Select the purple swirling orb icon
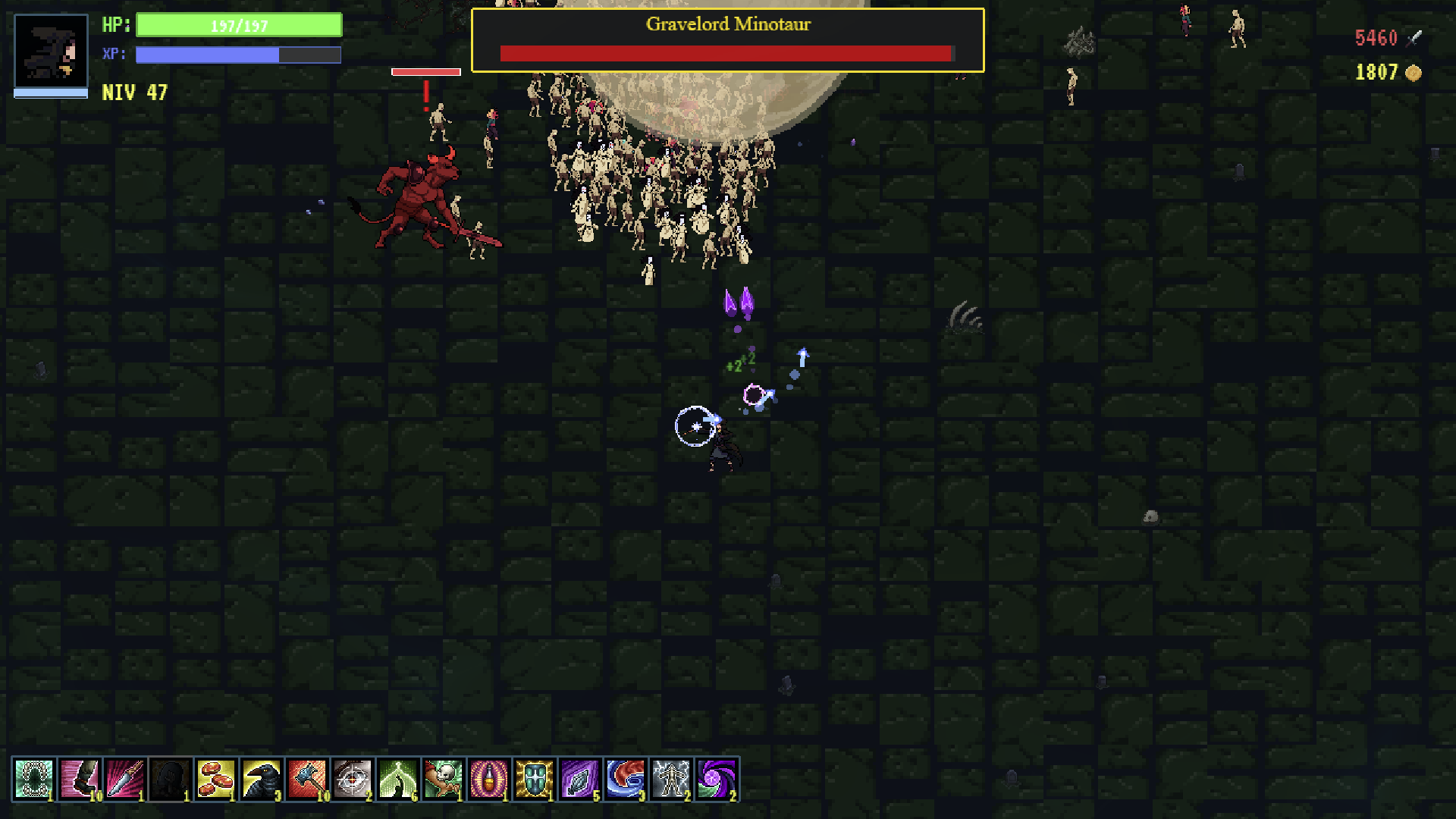Image resolution: width=1456 pixels, height=819 pixels. 717,779
